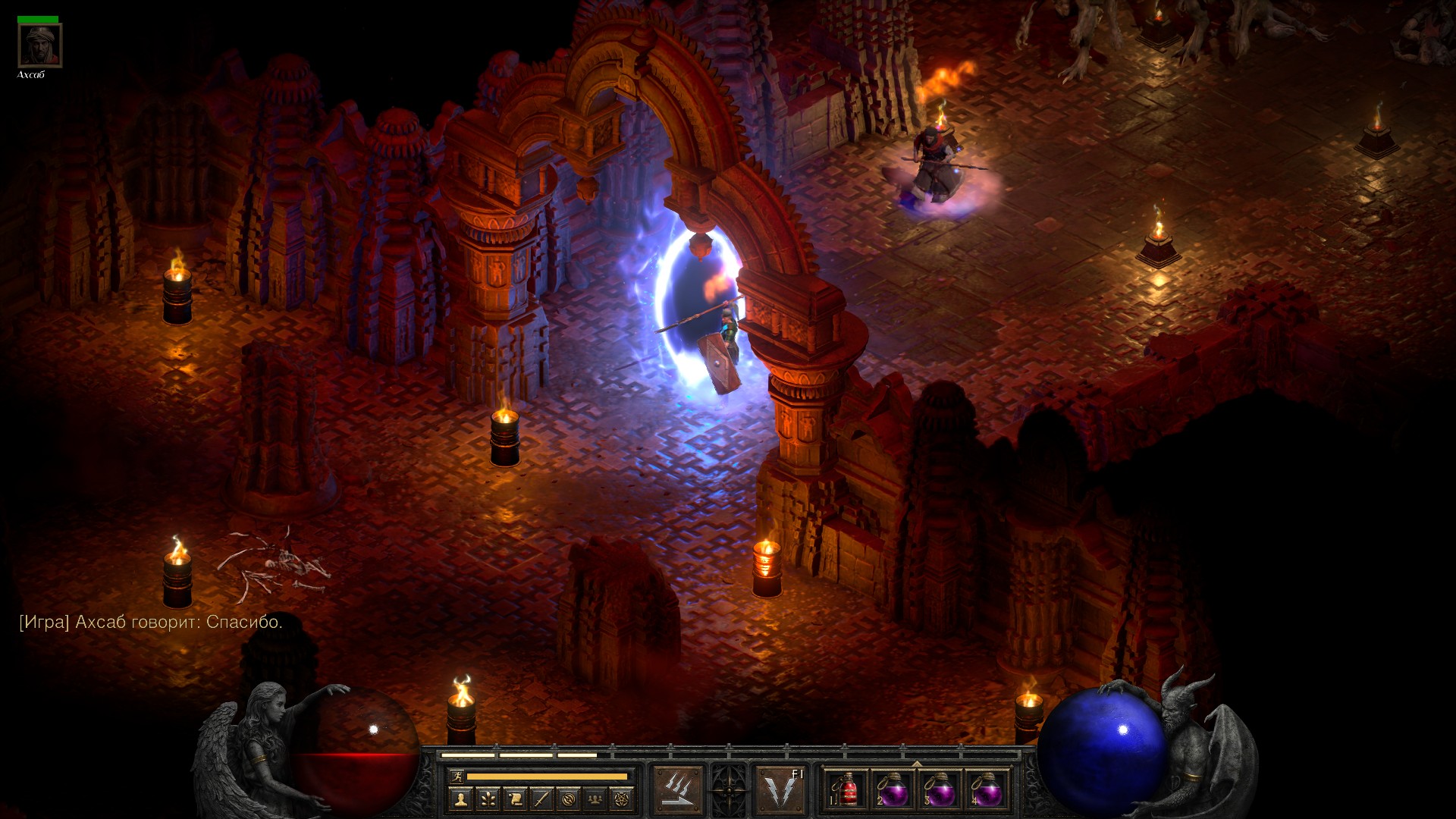Viewport: 1456px width, 819px height.
Task: Open the character sheet bust icon
Action: 460,799
